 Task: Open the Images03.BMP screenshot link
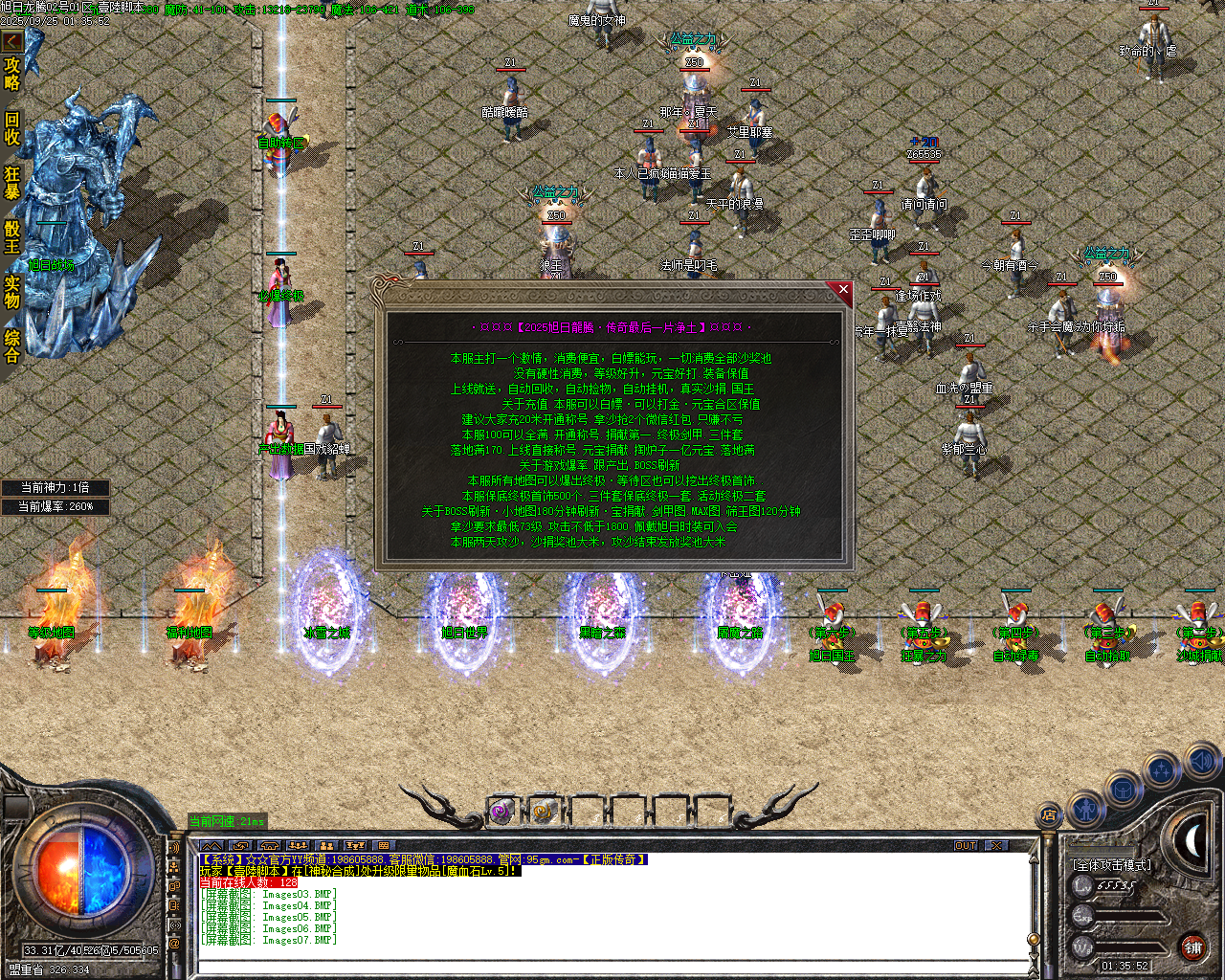(299, 893)
